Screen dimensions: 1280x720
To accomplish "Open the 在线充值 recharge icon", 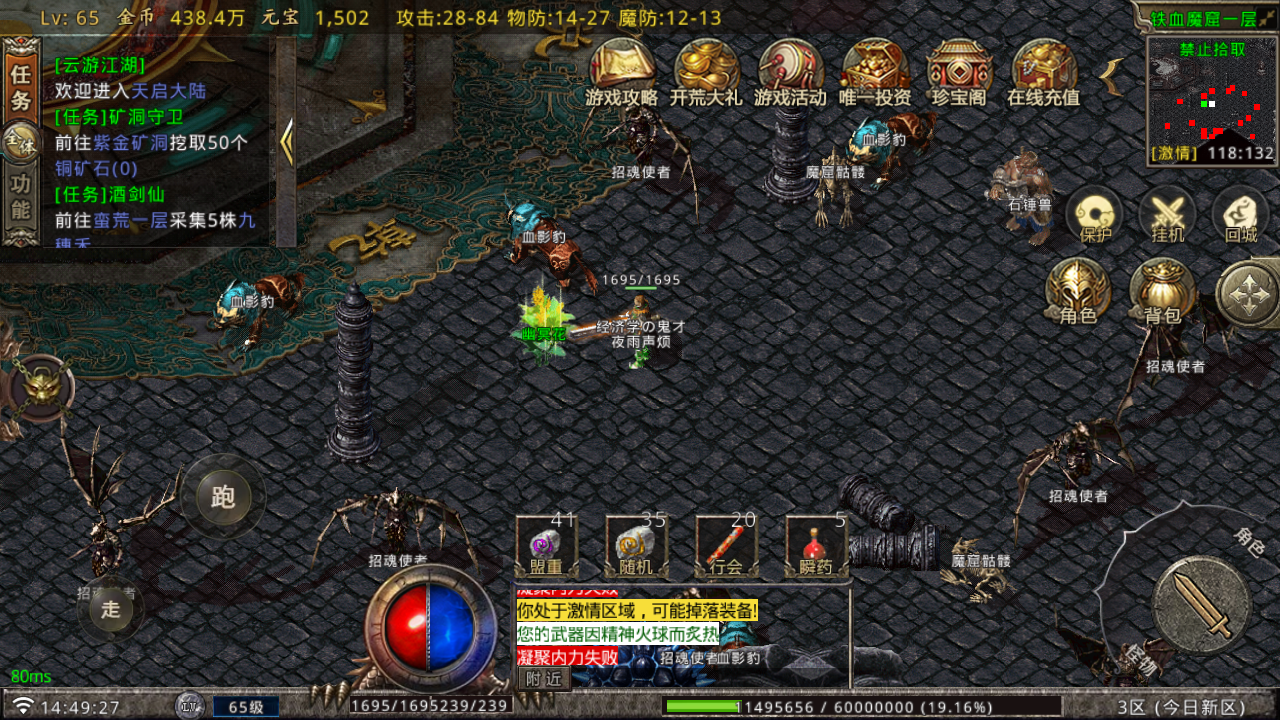I will 1044,70.
